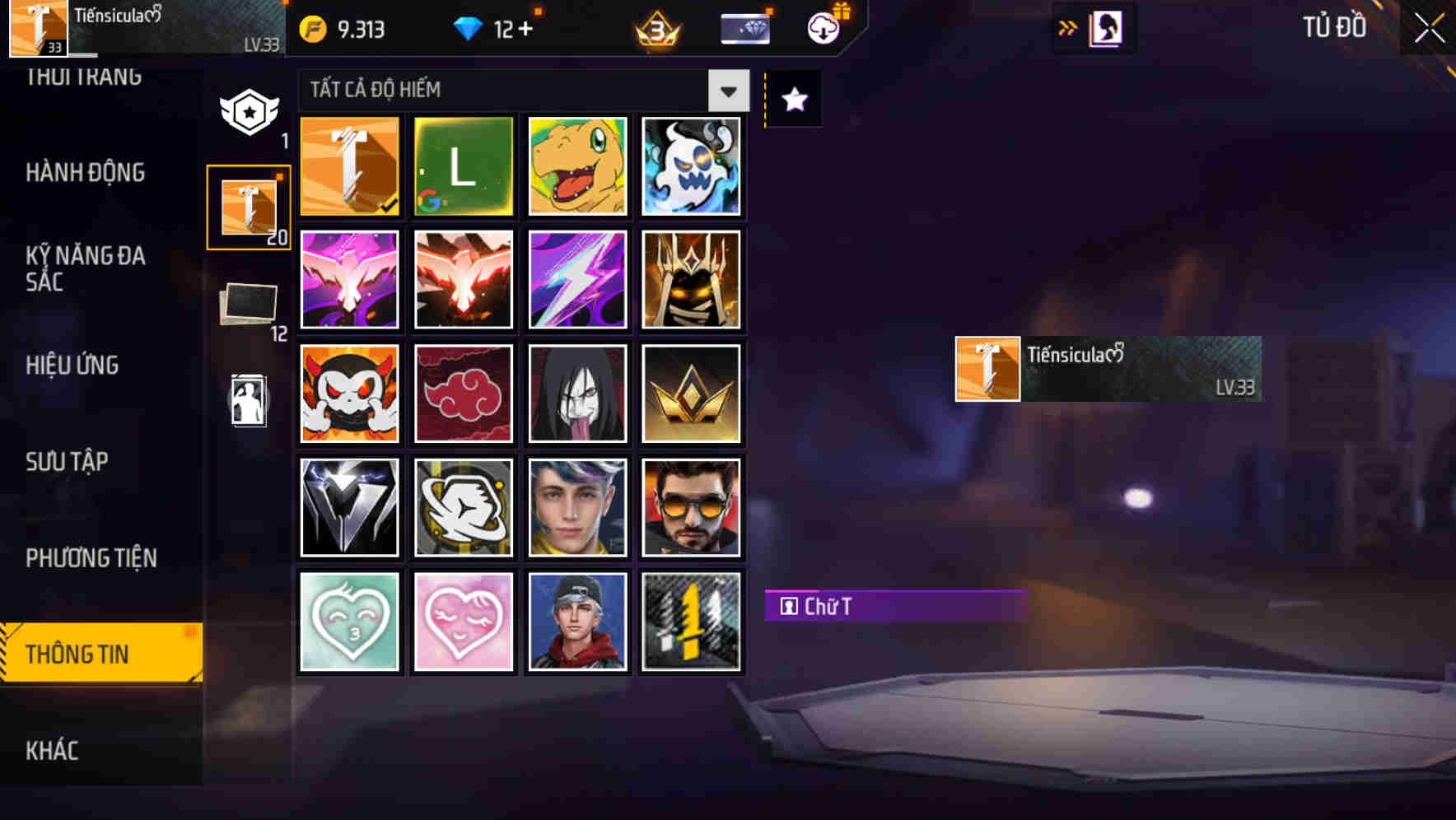Click the cloud download gift icon
The width and height of the screenshot is (1456, 820).
tap(821, 27)
